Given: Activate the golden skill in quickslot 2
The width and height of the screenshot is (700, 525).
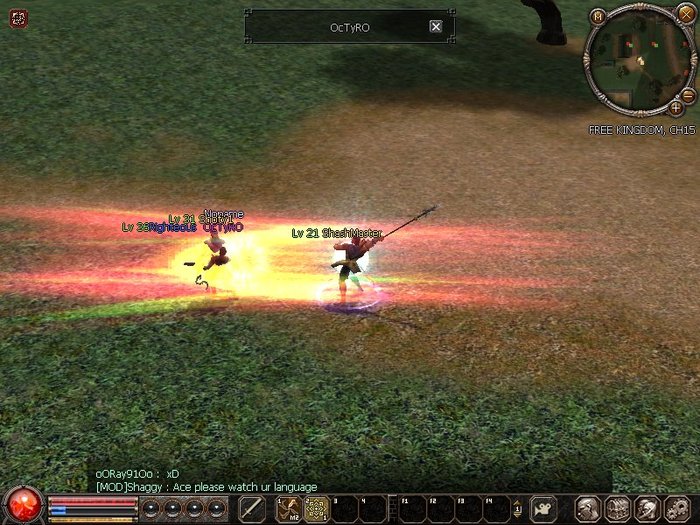Looking at the screenshot, I should coord(316,508).
